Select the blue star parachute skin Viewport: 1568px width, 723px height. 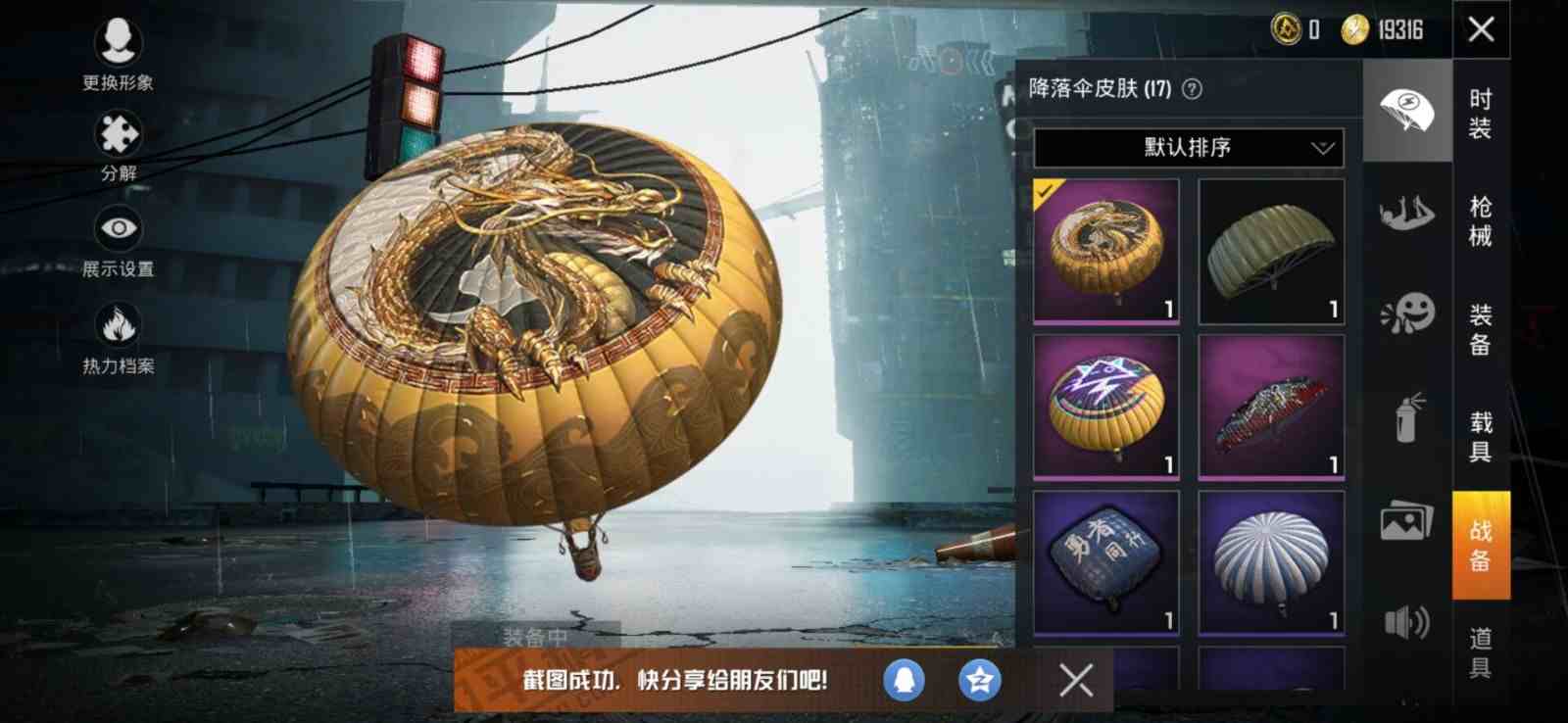tap(1104, 404)
